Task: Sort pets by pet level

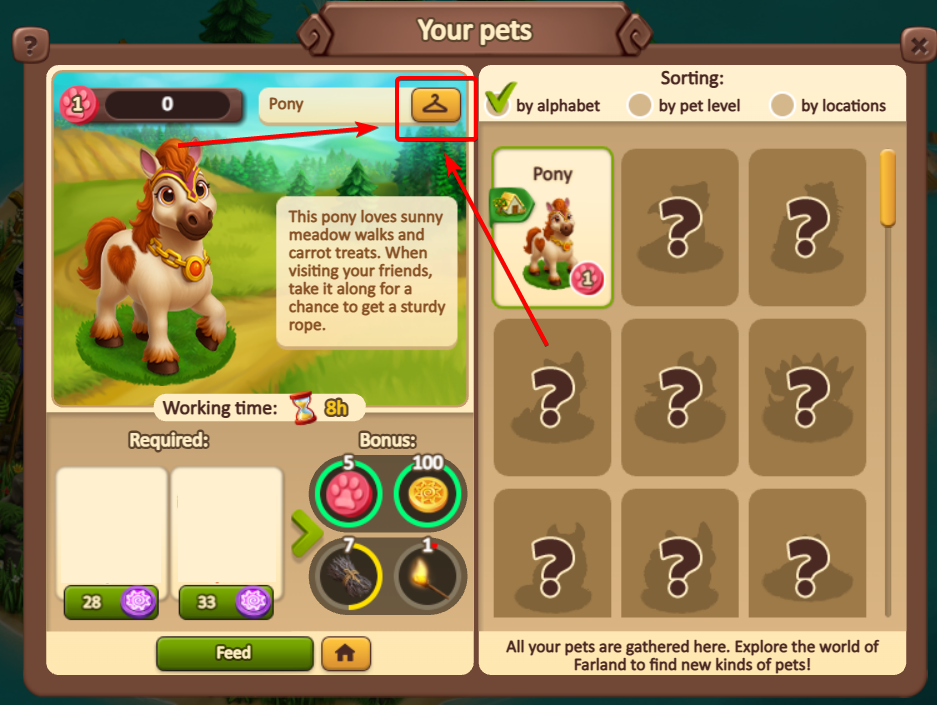Action: click(x=640, y=105)
